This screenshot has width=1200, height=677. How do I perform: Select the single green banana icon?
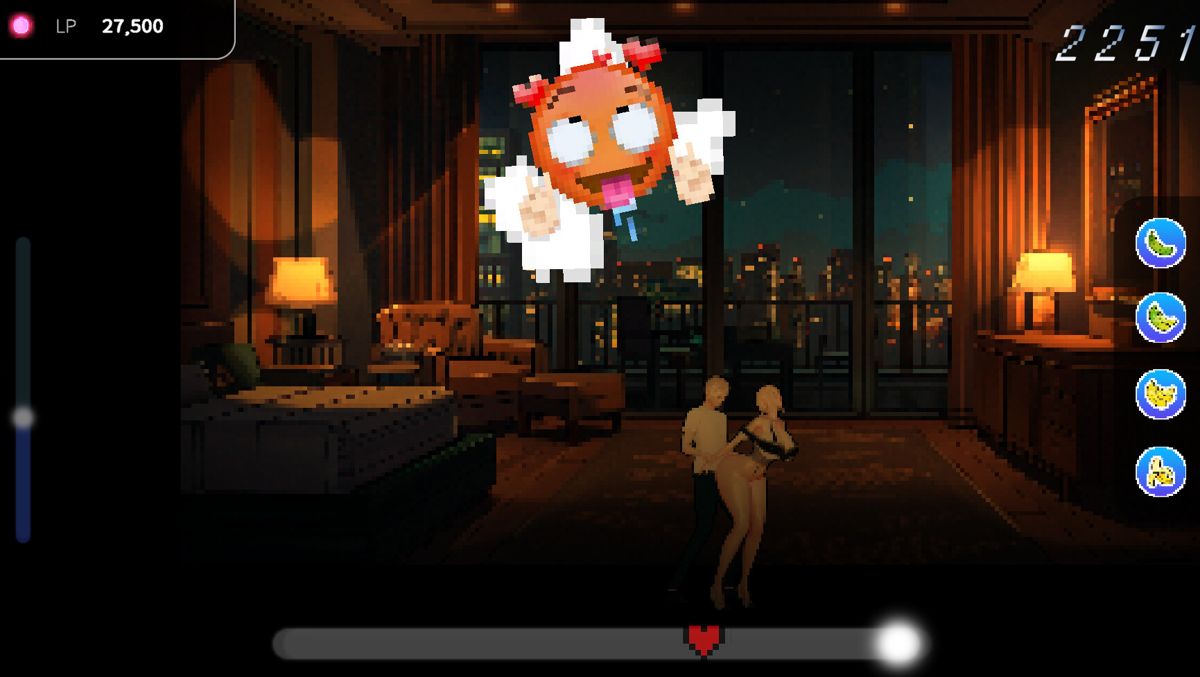coord(1160,243)
